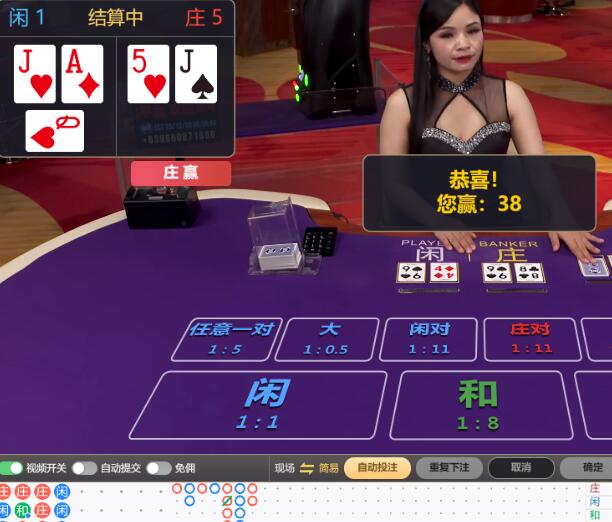Switch view using the 现场/简易 swap arrows
Screen dimensions: 612x522
[x=307, y=468]
